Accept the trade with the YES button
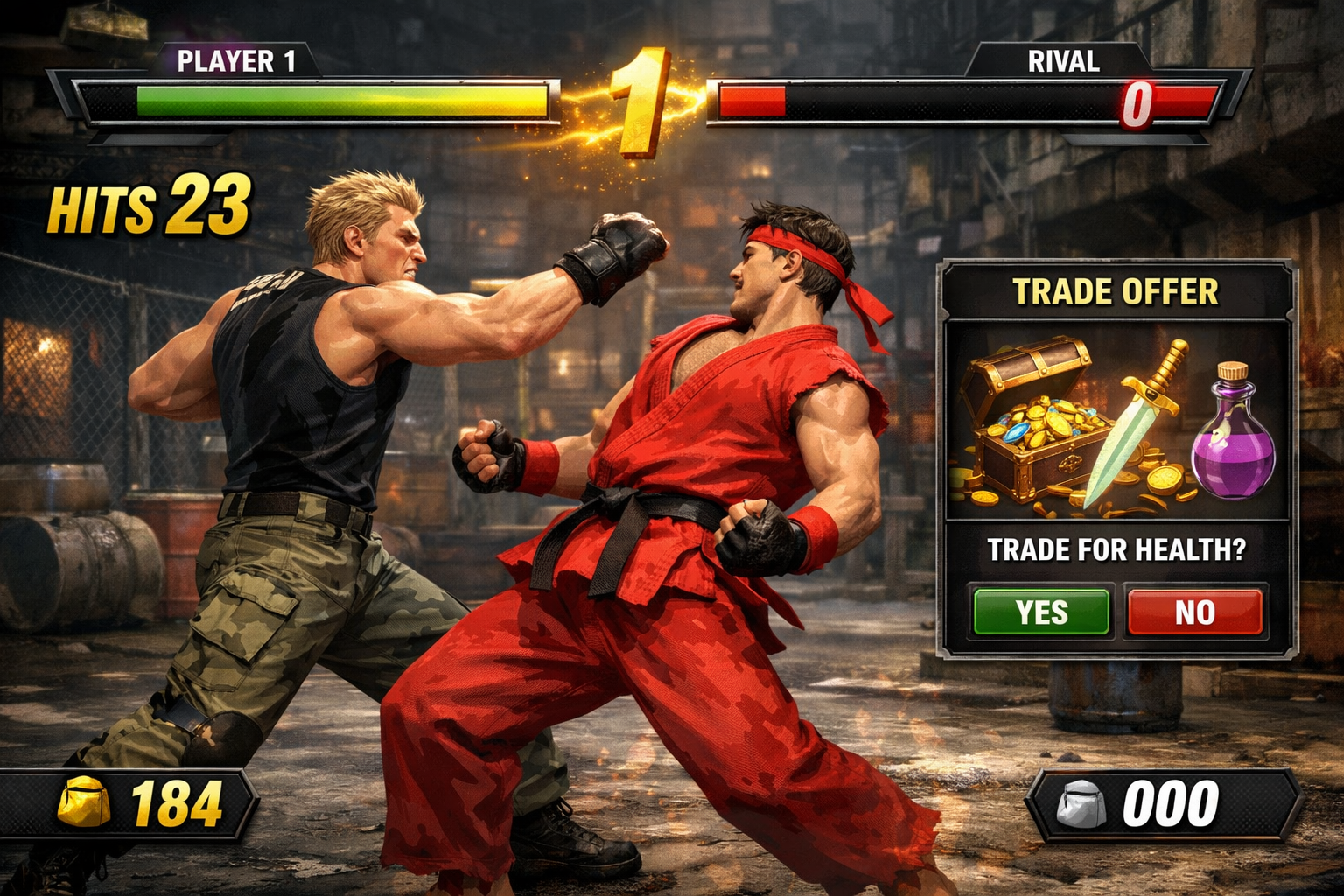Viewport: 1344px width, 896px height. (1041, 612)
